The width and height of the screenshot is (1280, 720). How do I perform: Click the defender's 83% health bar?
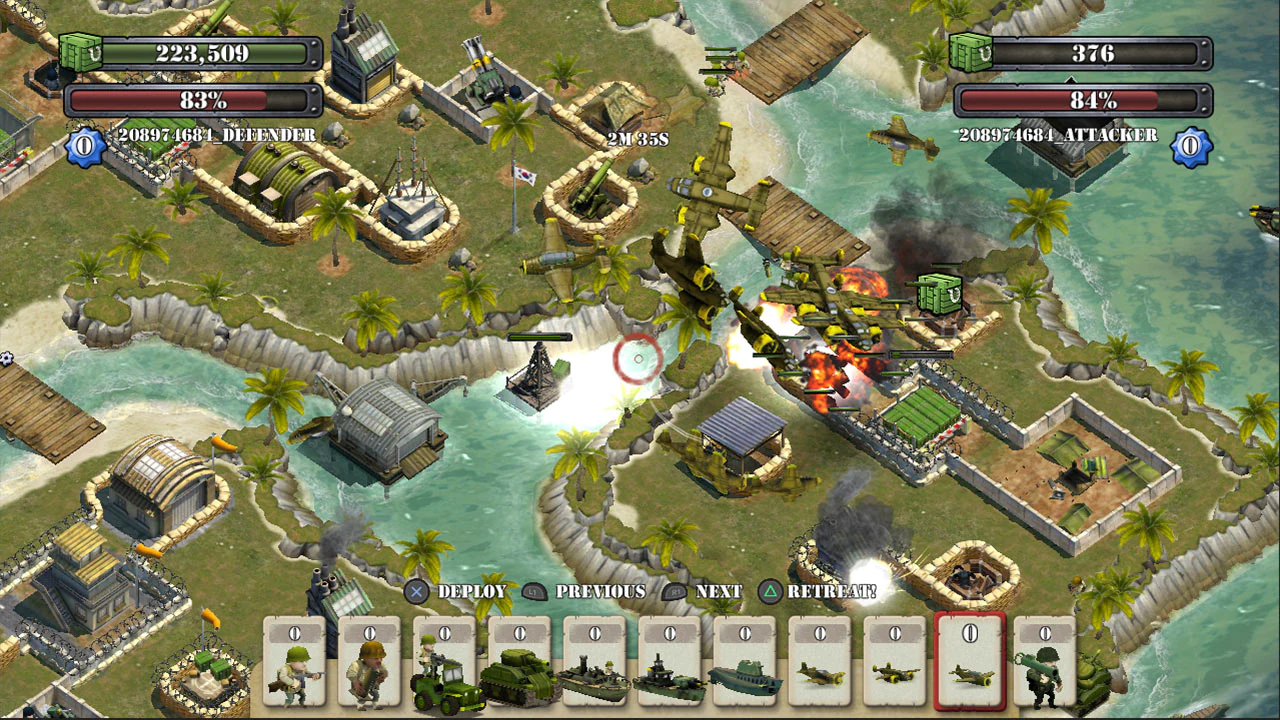tap(188, 99)
